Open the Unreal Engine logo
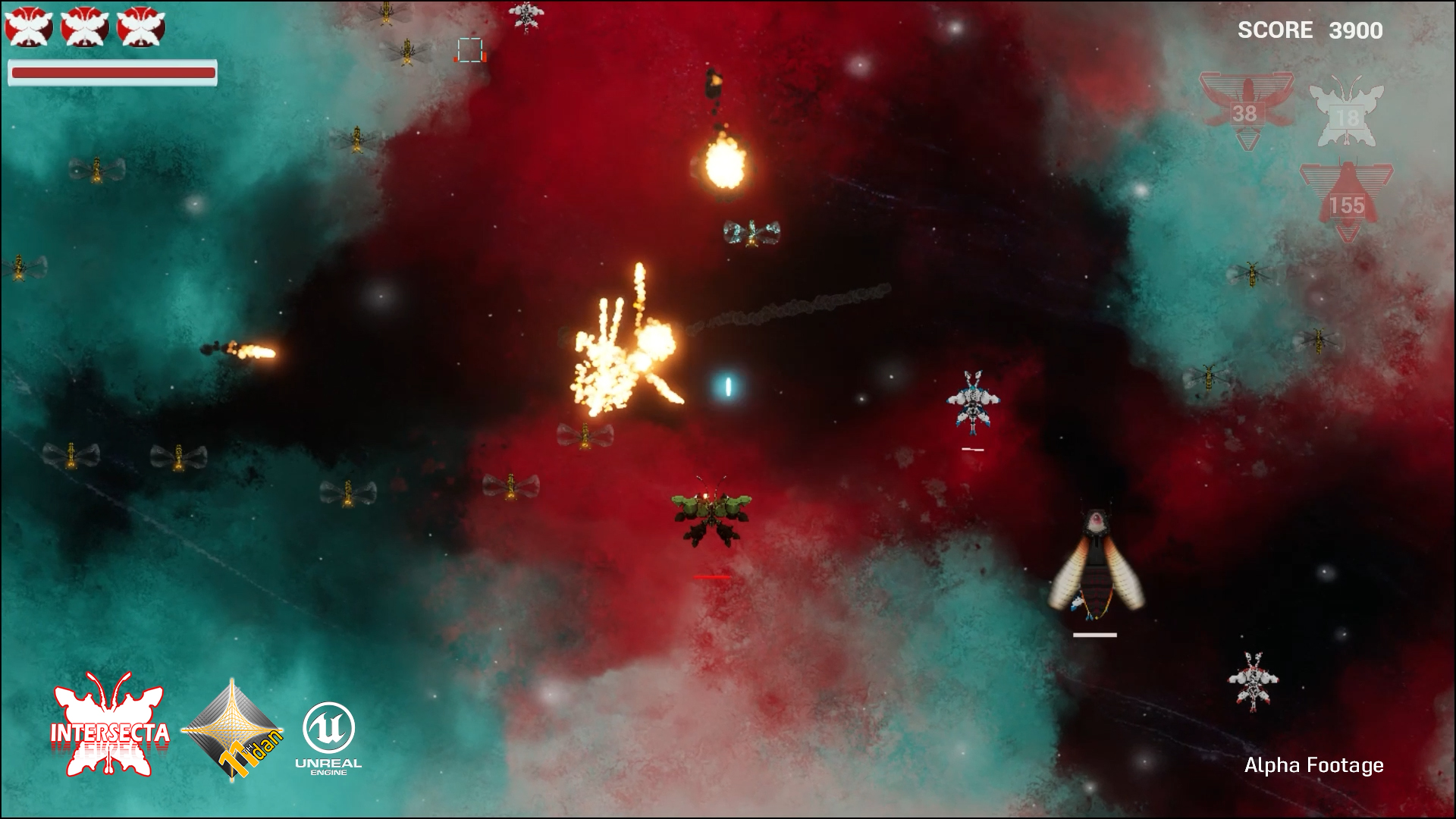This screenshot has height=819, width=1456. (328, 736)
